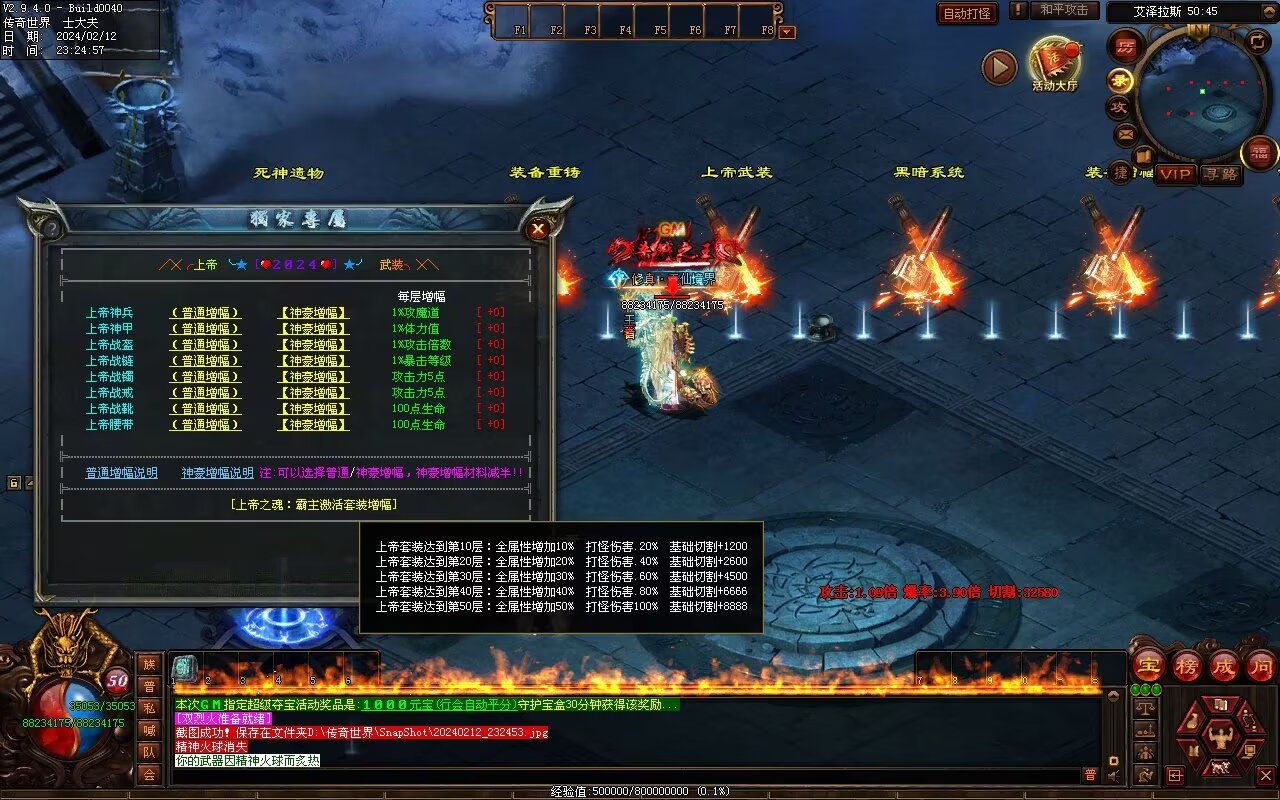
Task: Open the 神豪增幅说明 explanation link
Action: 217,473
